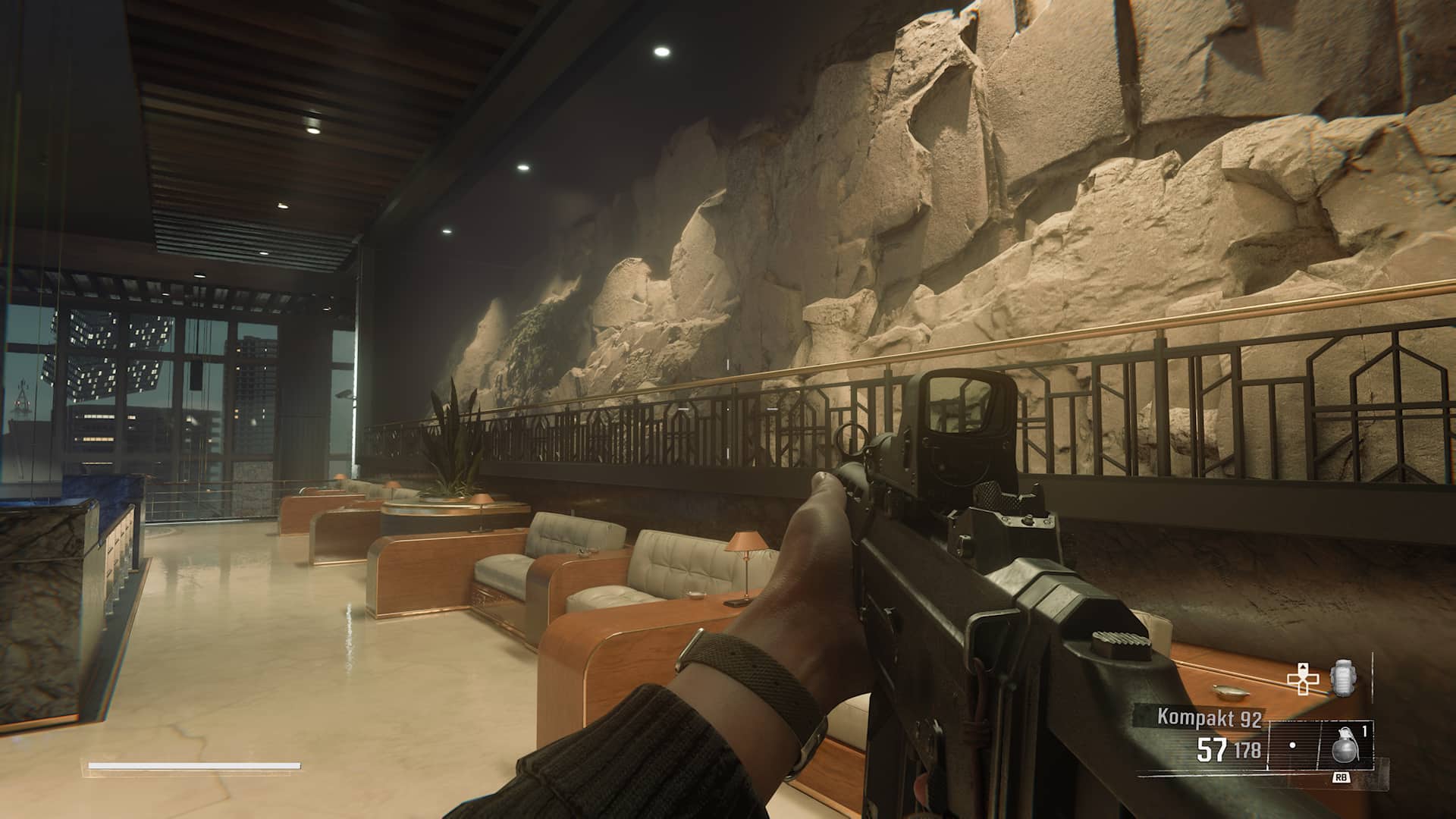Click the backpack icon in the HUD
The height and width of the screenshot is (819, 1456).
pos(1342,677)
